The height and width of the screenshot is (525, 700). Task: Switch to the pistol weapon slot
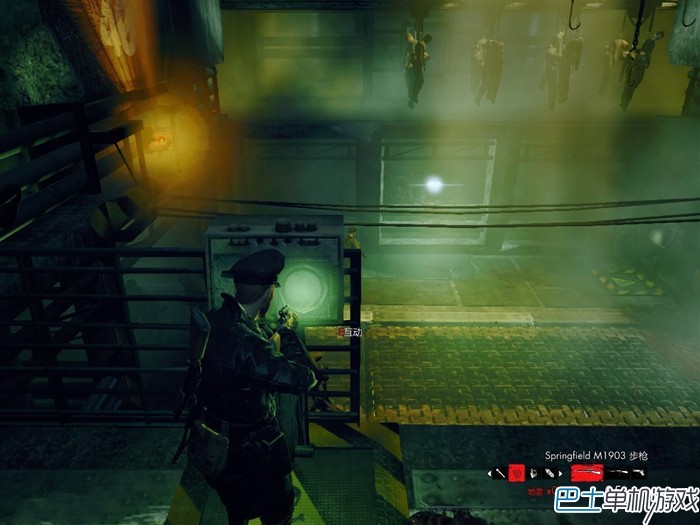click(637, 472)
